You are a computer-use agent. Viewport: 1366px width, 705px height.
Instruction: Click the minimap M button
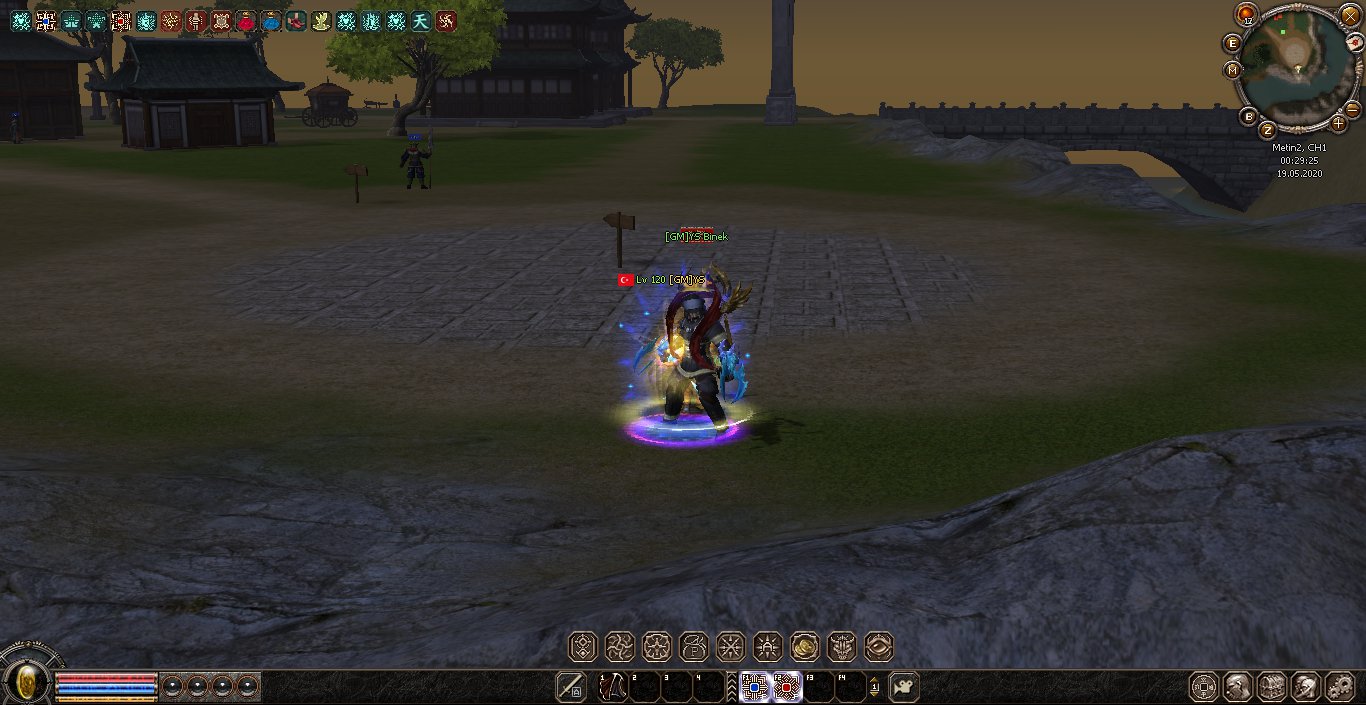point(1232,70)
